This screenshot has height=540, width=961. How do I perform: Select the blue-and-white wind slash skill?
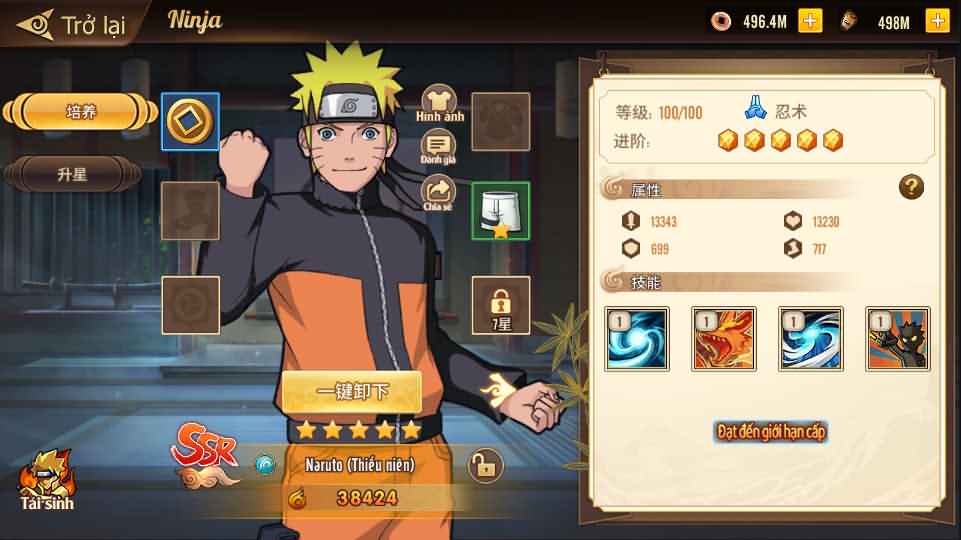811,339
